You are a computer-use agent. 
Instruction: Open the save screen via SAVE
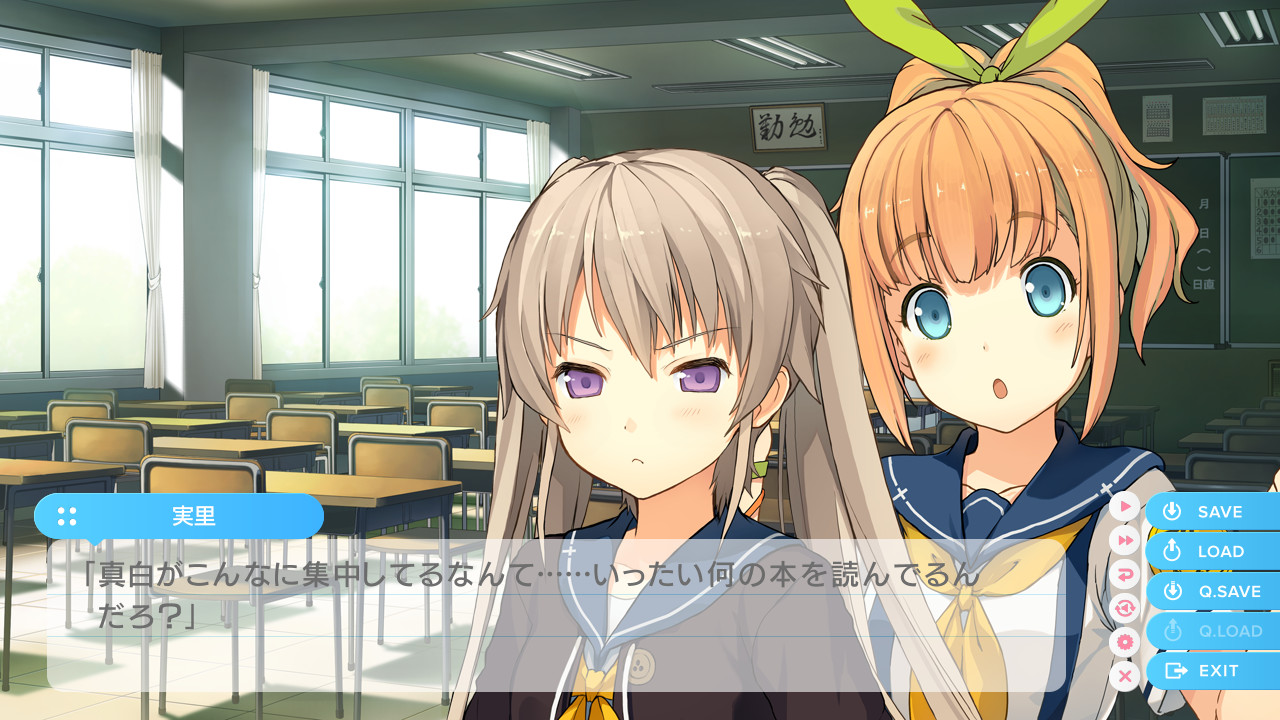(x=1213, y=511)
